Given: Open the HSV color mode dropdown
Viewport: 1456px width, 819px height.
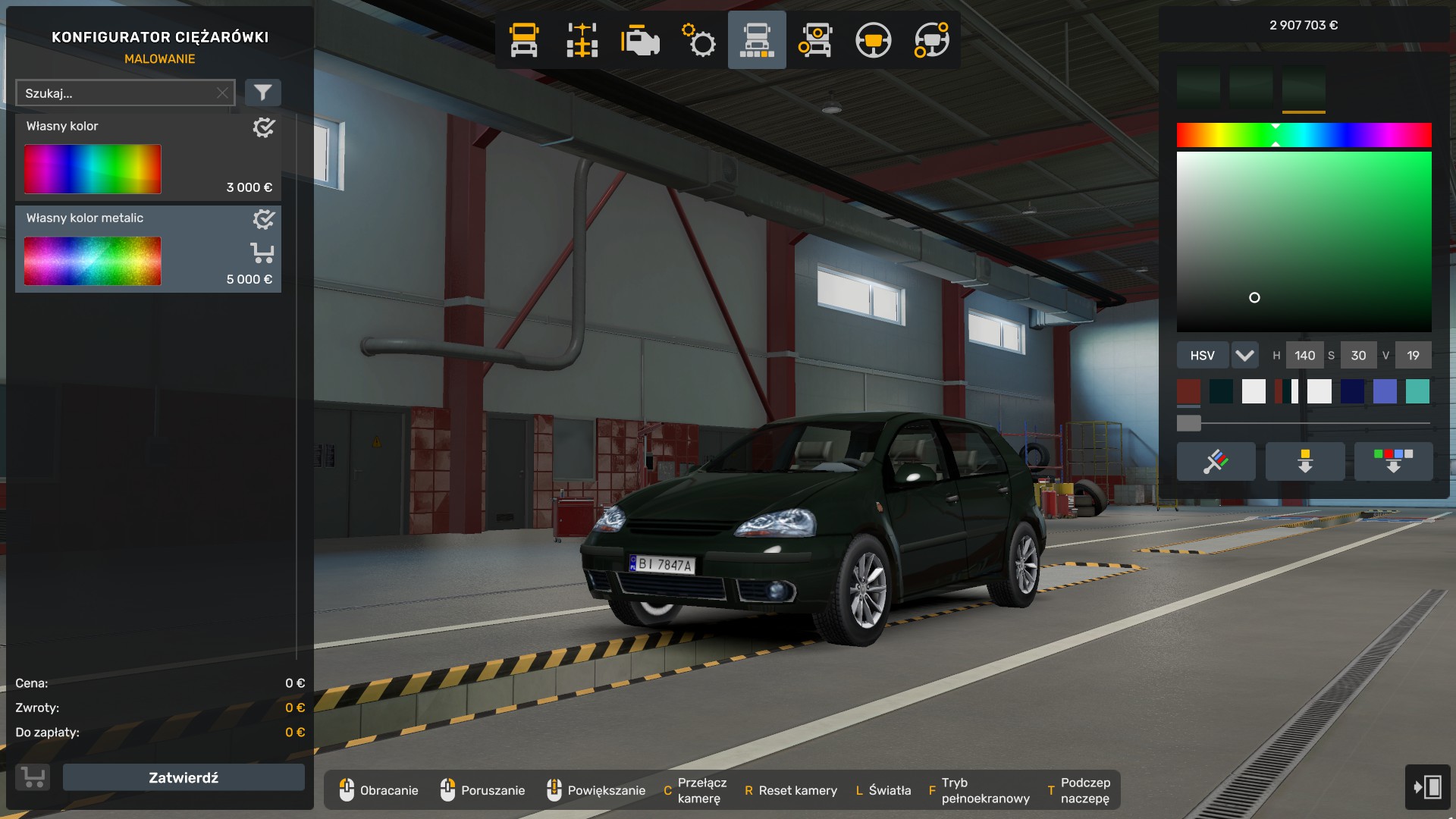Looking at the screenshot, I should click(x=1244, y=355).
